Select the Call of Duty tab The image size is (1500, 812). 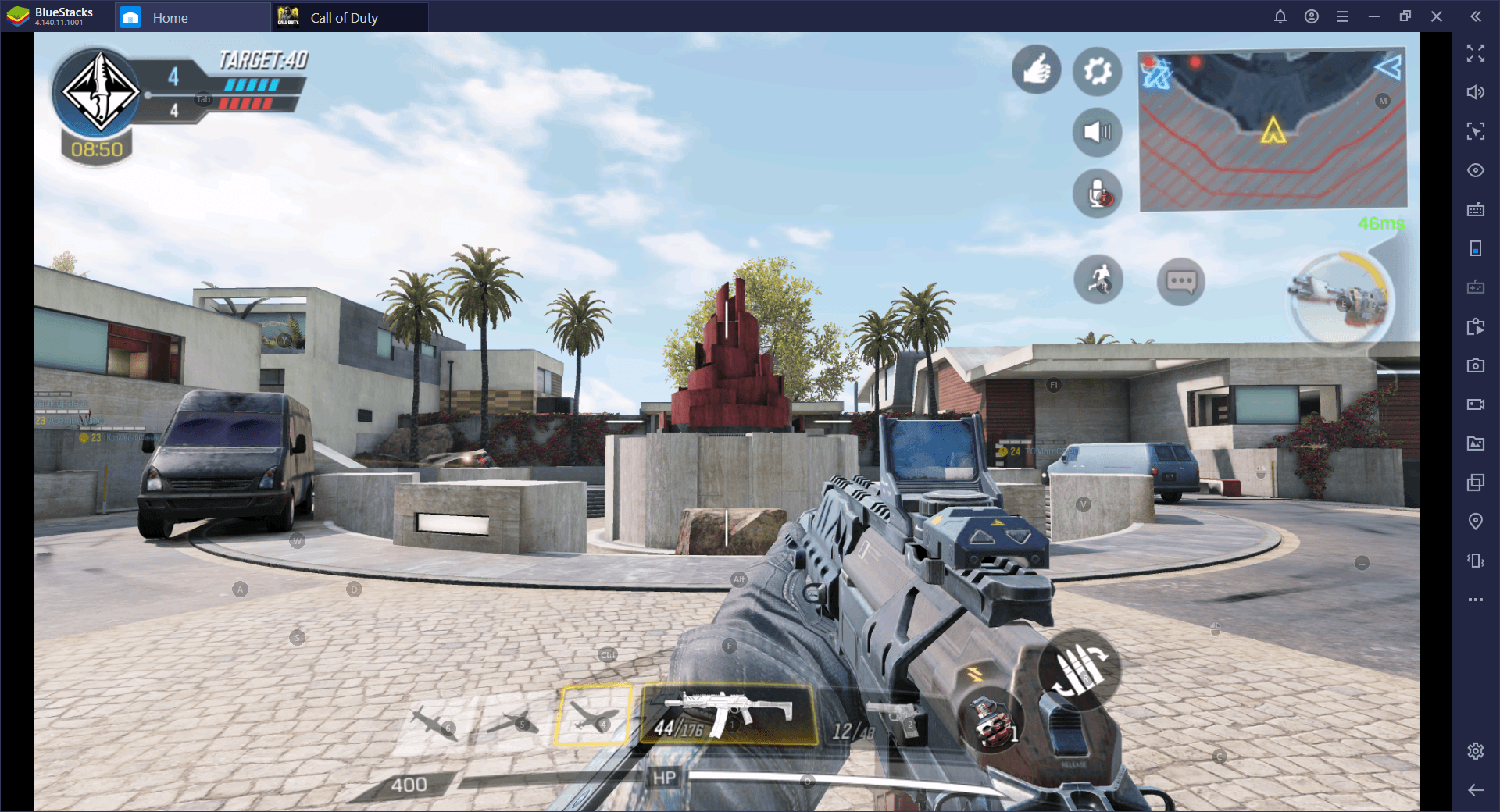(344, 16)
